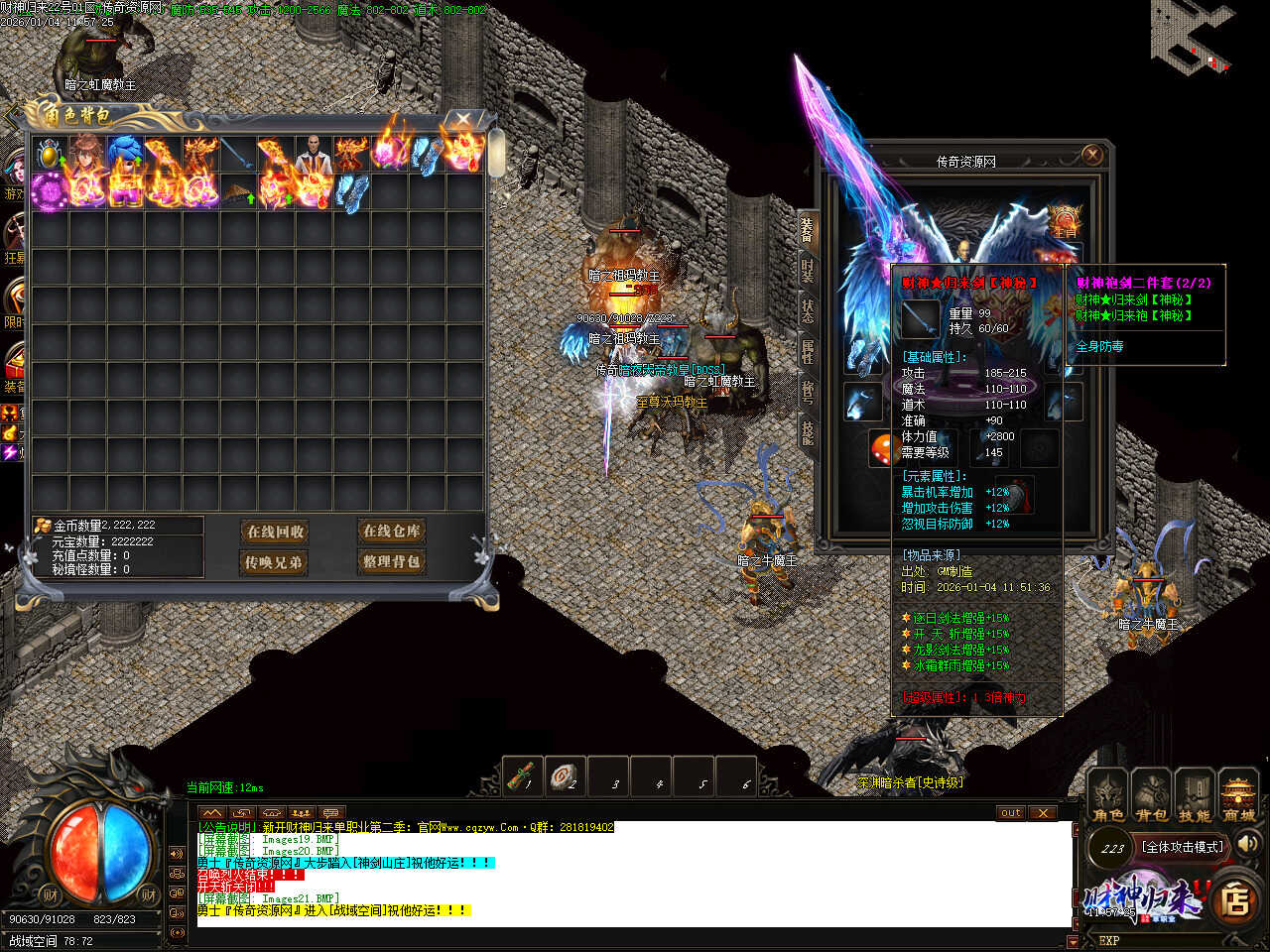Switch to the 时装 fashion tab
This screenshot has width=1270, height=952.
pyautogui.click(x=808, y=271)
